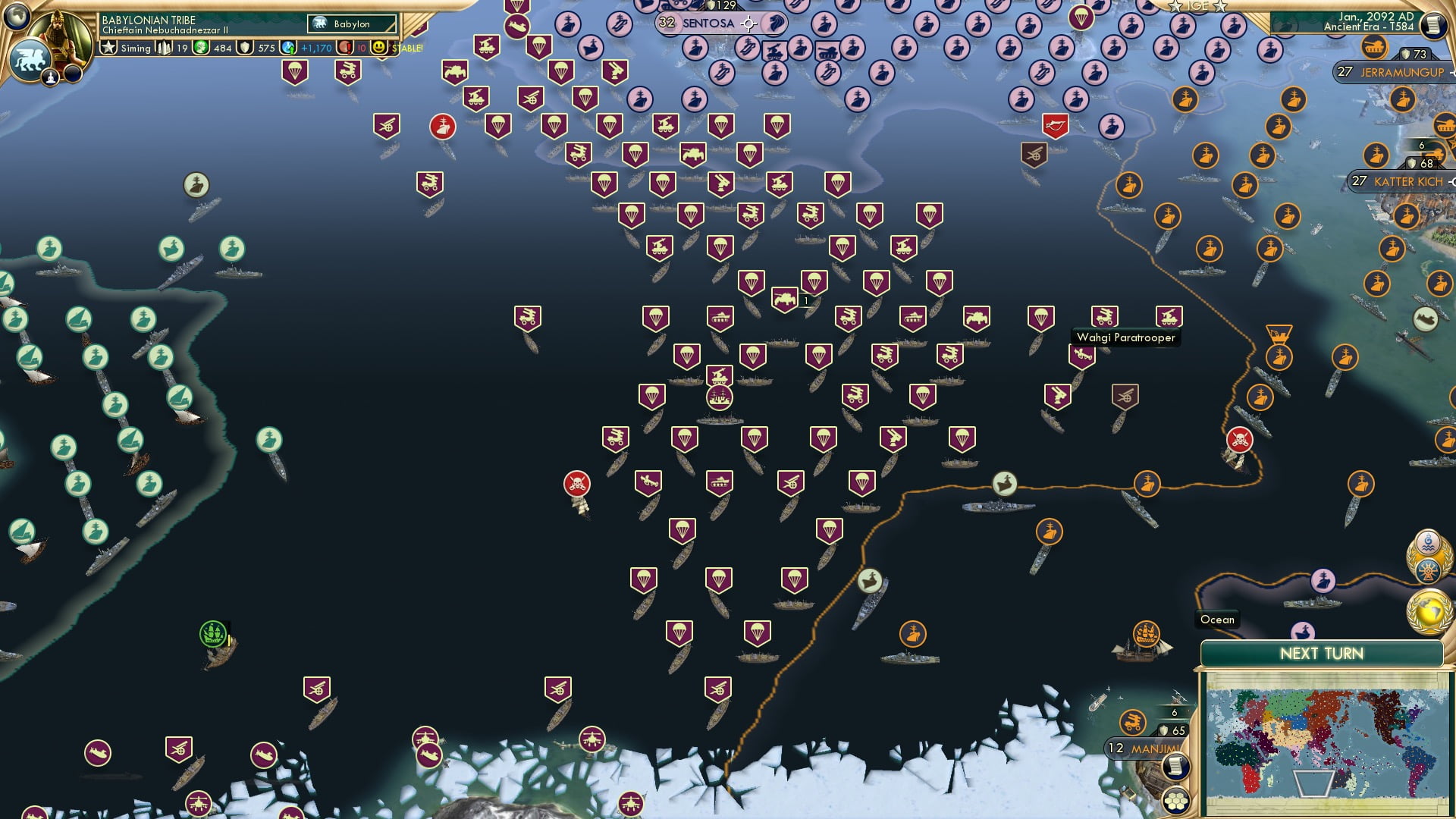Open the notification log scroll in top-right
Screen dimensions: 1456x819
1433,25
